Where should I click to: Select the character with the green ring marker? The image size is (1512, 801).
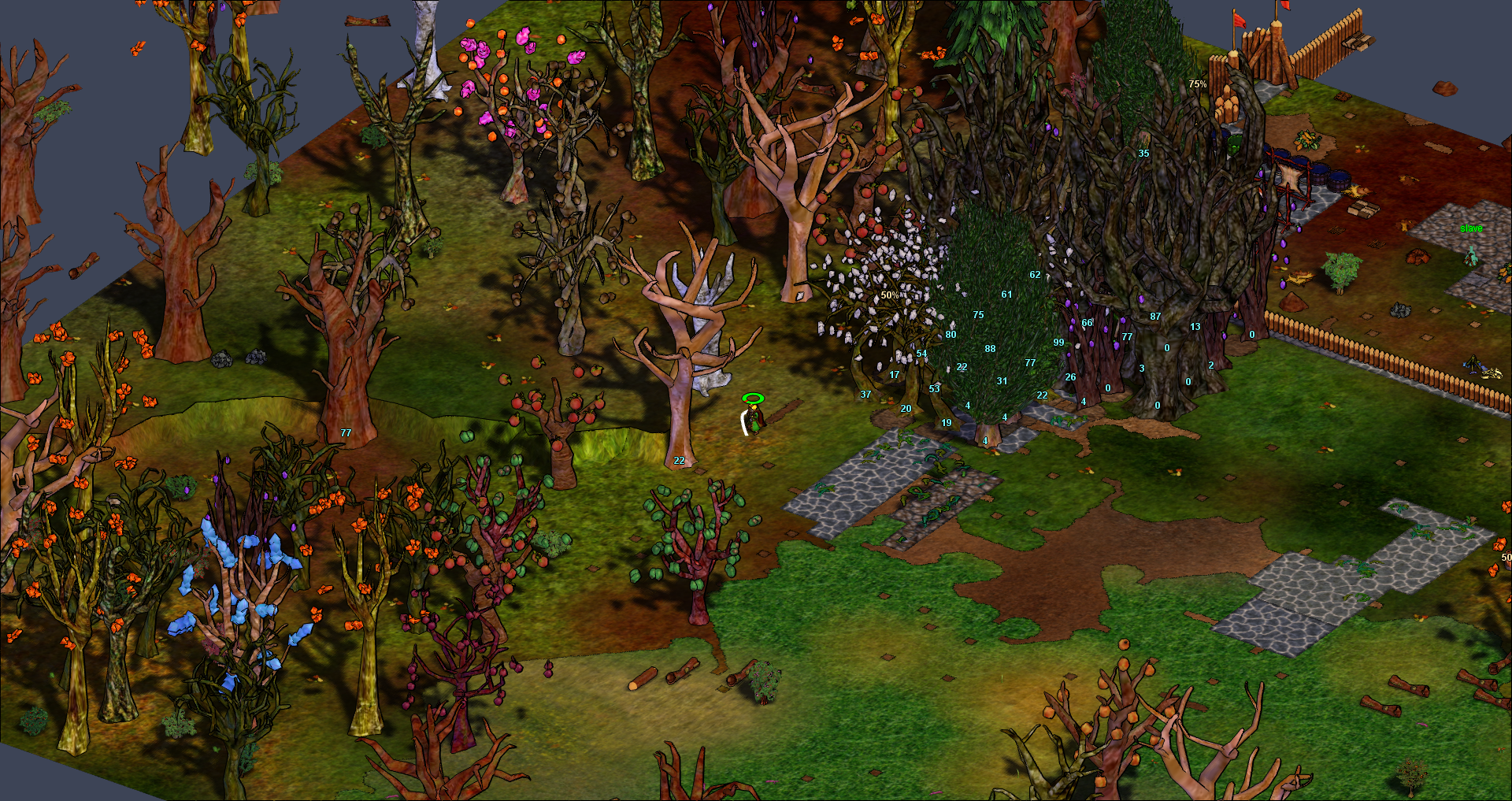tap(754, 417)
